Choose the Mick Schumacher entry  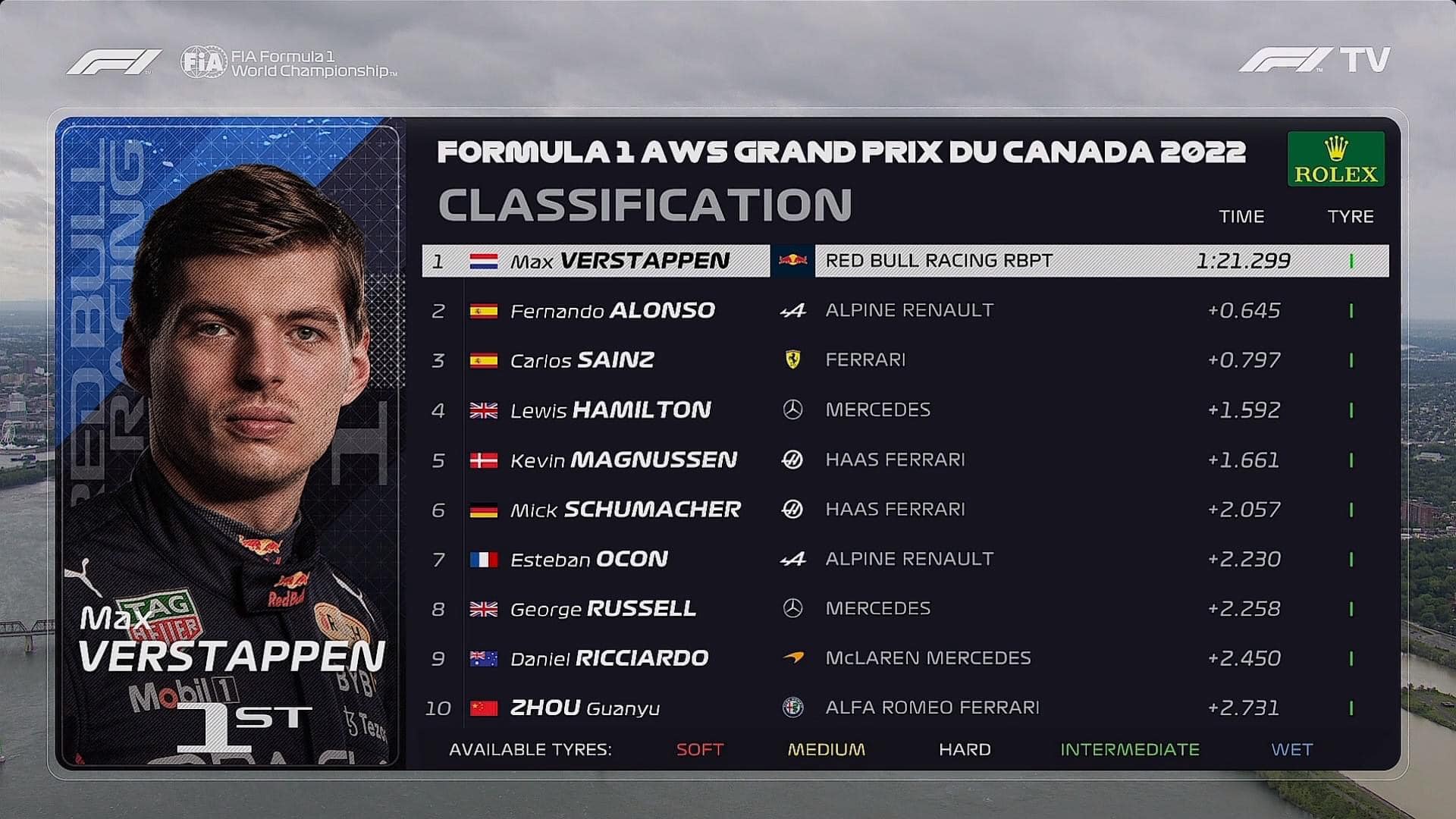[905, 510]
